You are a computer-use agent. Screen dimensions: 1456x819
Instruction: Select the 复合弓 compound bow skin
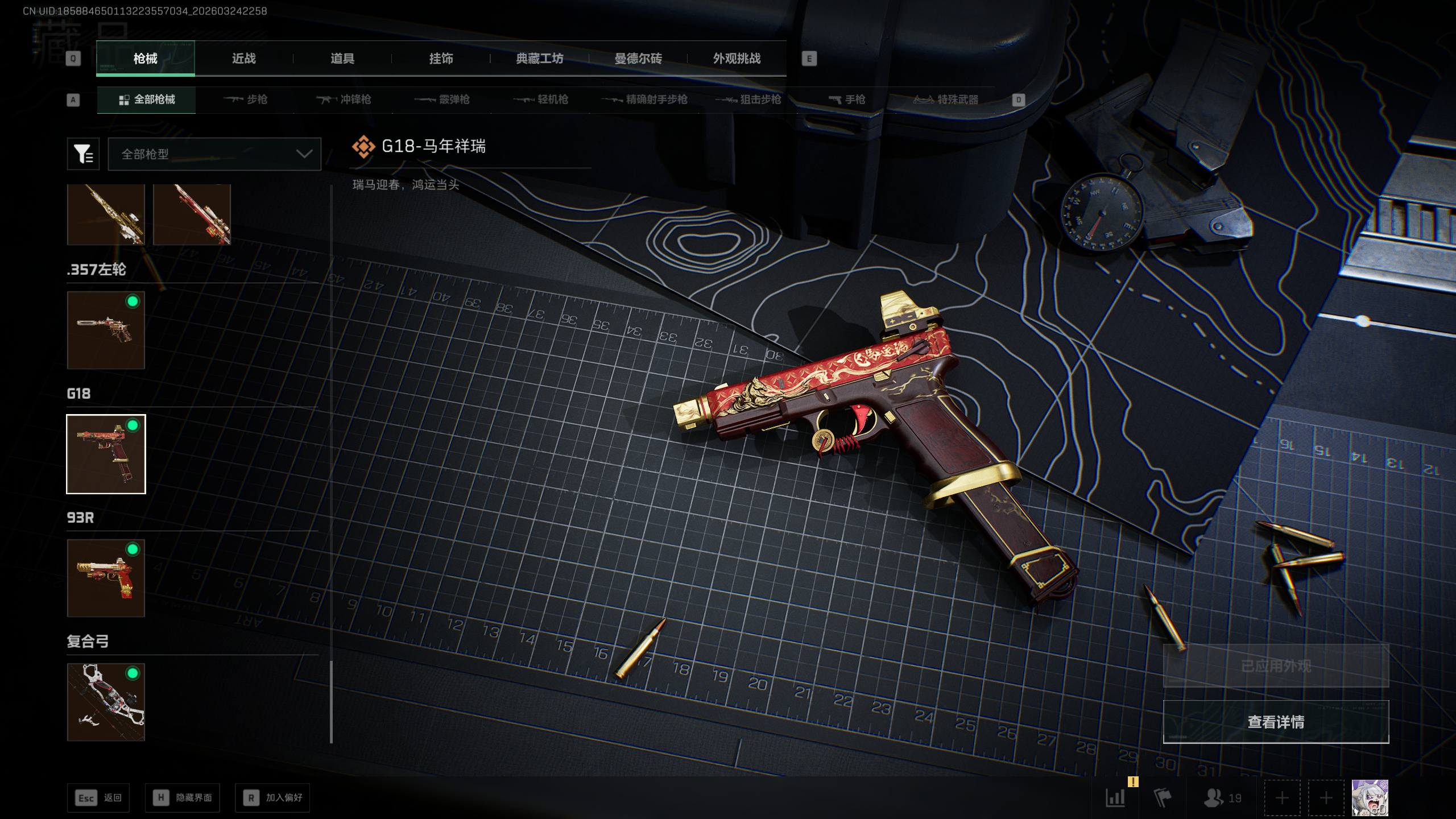coord(106,702)
